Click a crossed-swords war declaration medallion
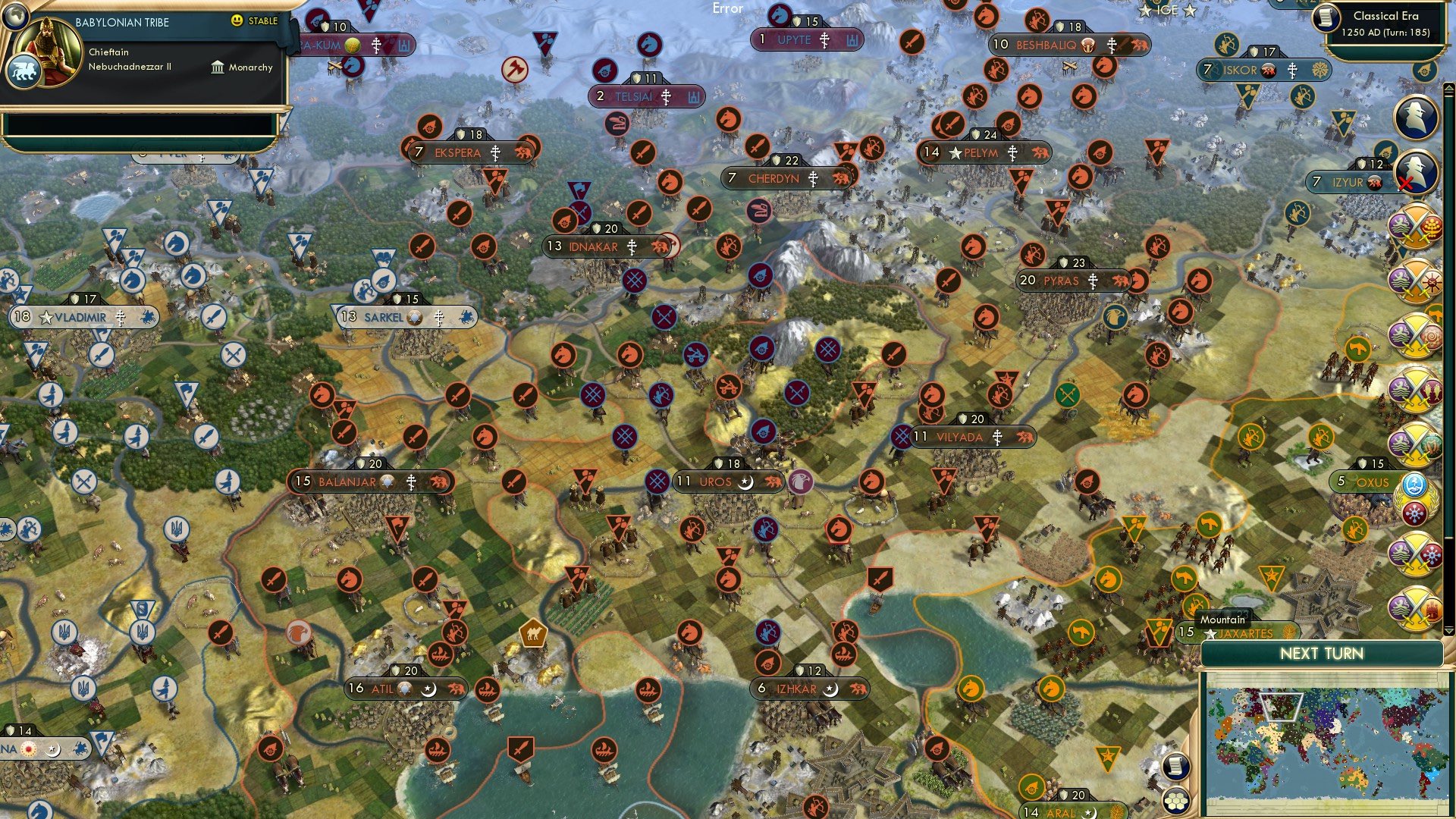The width and height of the screenshot is (1456, 819). click(1414, 227)
